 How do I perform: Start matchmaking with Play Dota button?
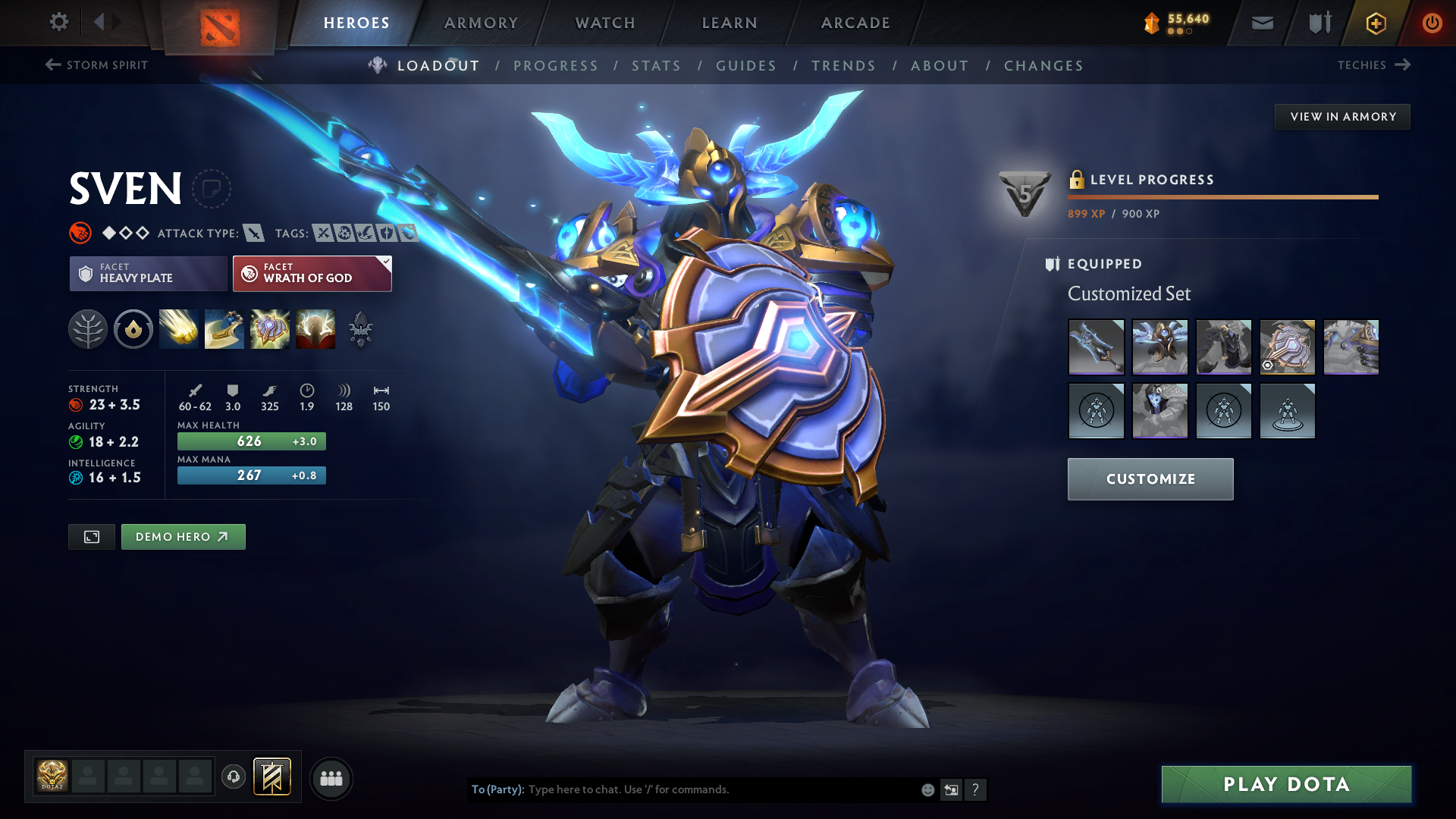pyautogui.click(x=1286, y=784)
